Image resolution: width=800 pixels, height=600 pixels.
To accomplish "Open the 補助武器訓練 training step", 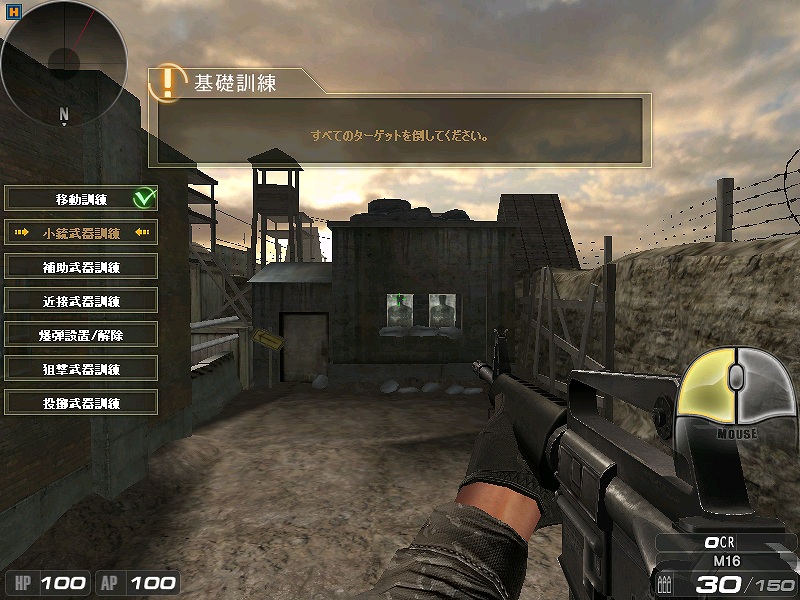I will 82,267.
